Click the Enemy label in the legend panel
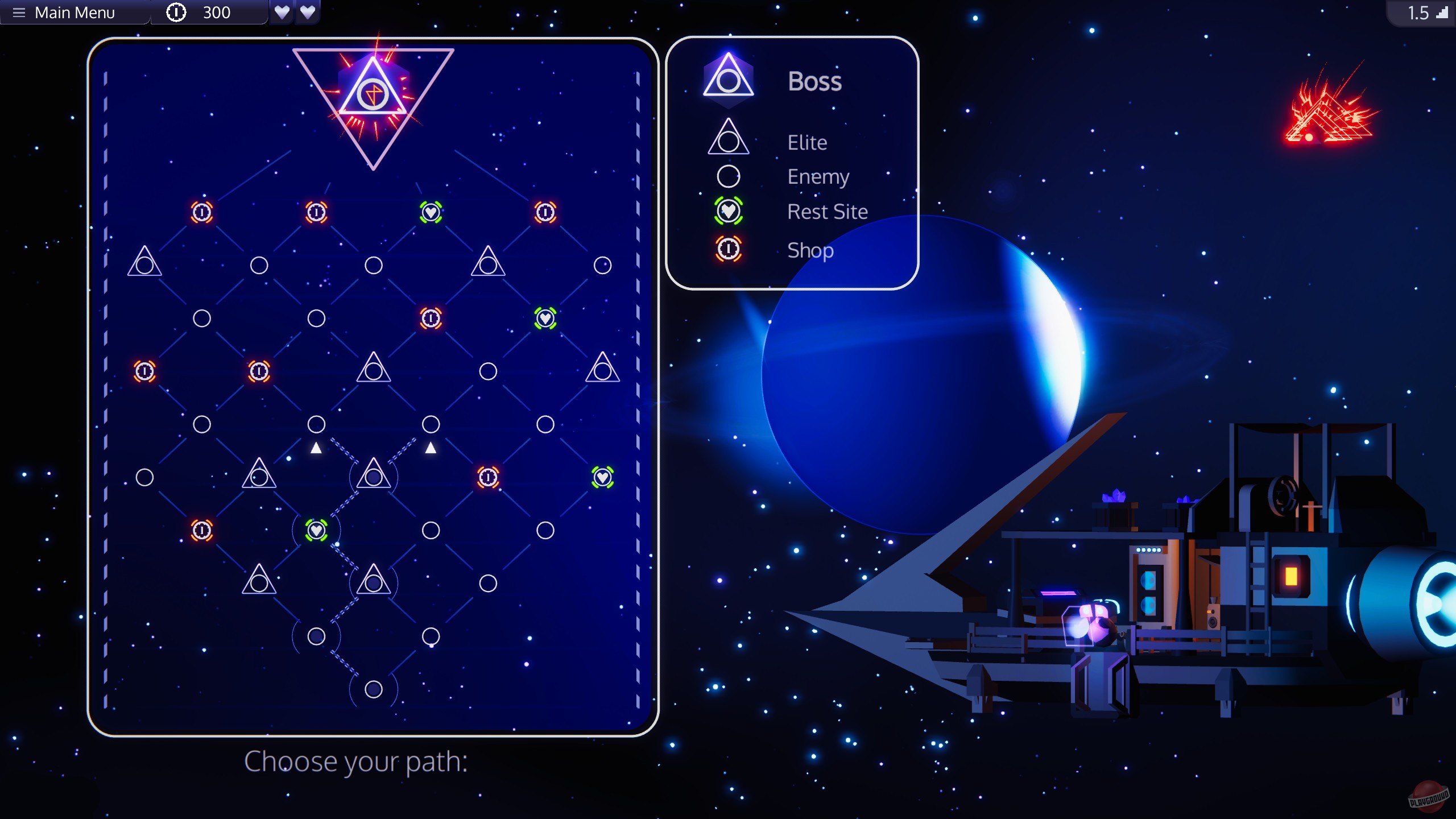Image resolution: width=1456 pixels, height=819 pixels. [818, 176]
